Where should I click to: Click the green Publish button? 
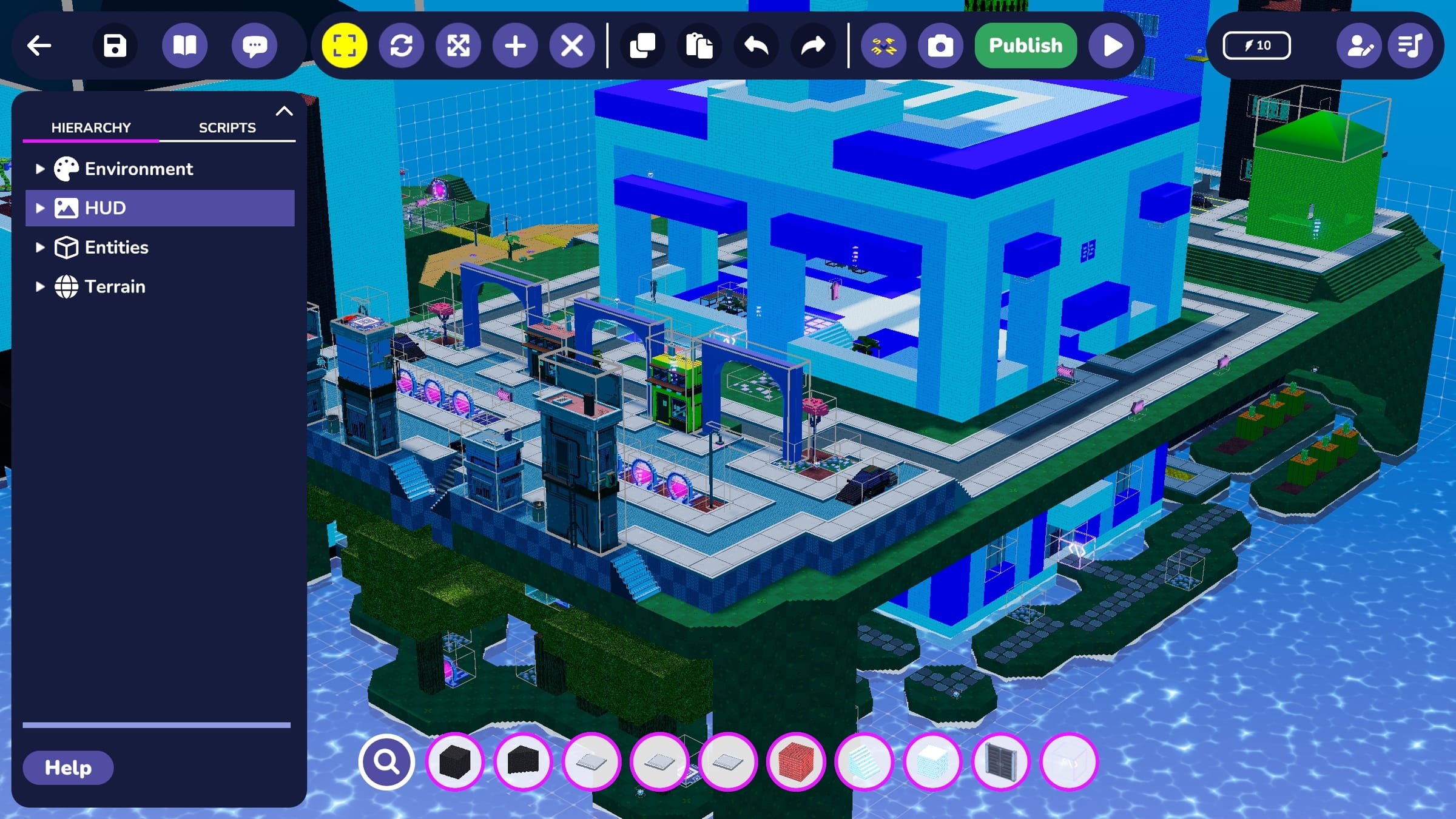pyautogui.click(x=1025, y=45)
